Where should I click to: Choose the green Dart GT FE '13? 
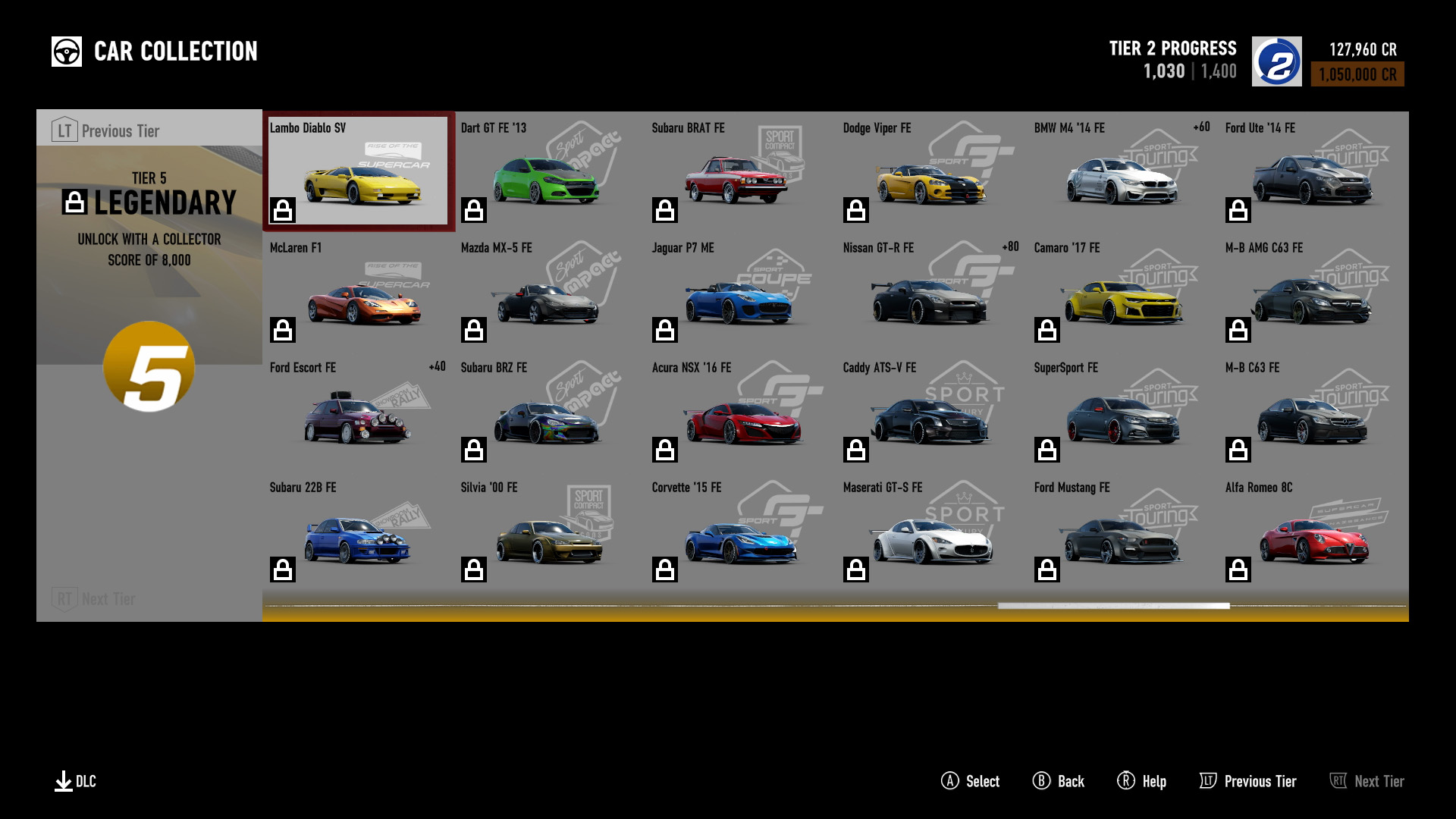coord(549,171)
